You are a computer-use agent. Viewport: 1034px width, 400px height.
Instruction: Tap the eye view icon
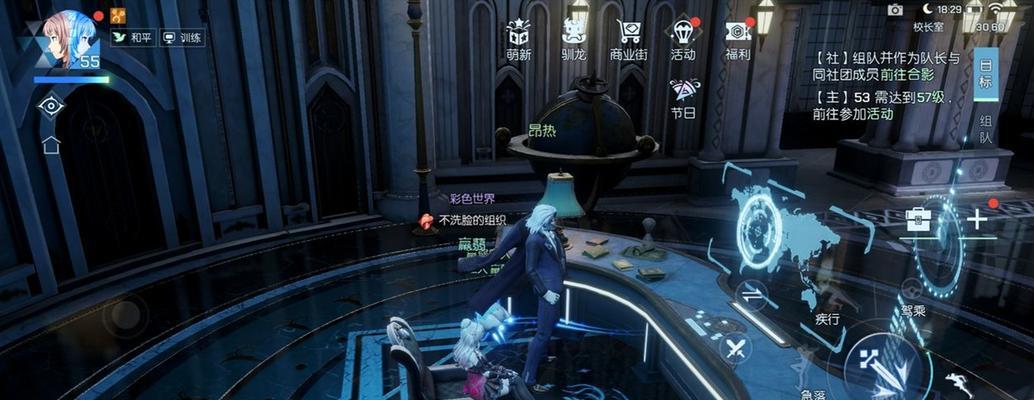pyautogui.click(x=50, y=105)
